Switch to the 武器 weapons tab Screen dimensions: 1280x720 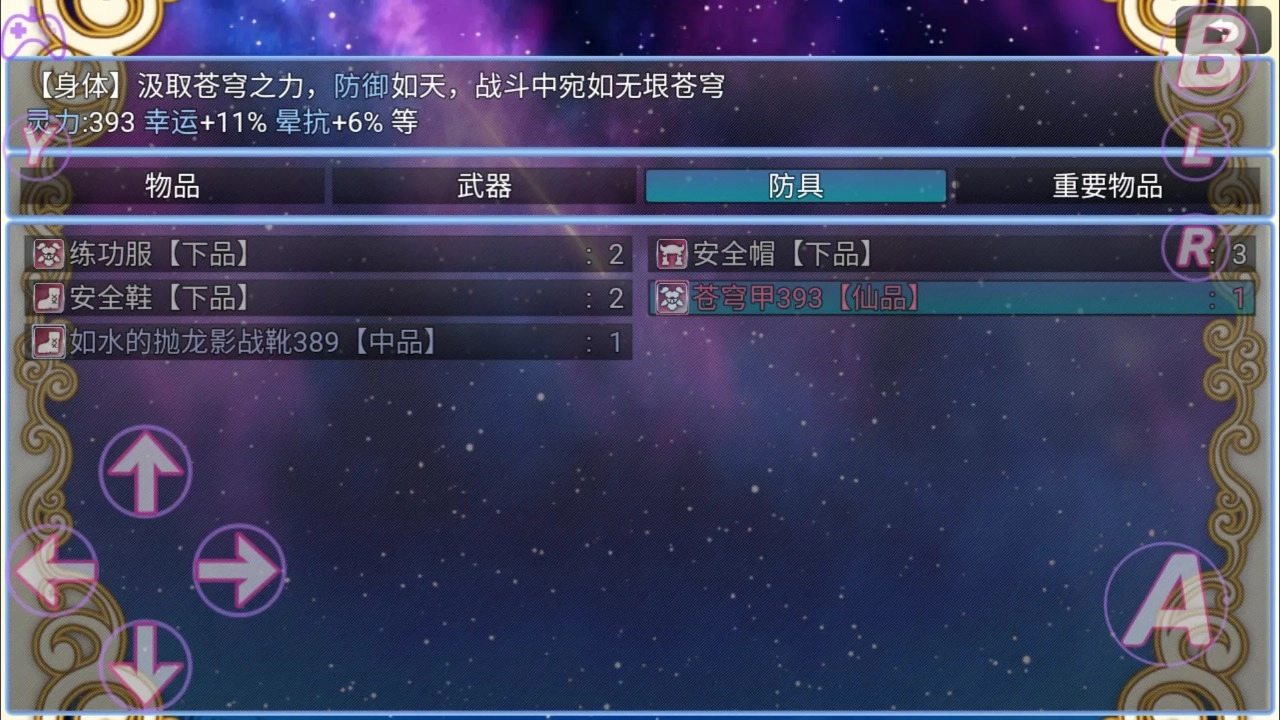point(483,186)
